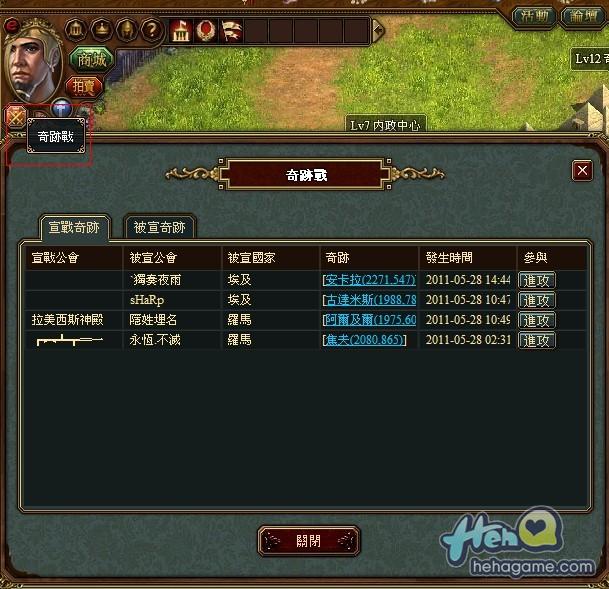Close the 奇跡戰 window with the X
Screen dimensions: 609x589
(x=582, y=171)
